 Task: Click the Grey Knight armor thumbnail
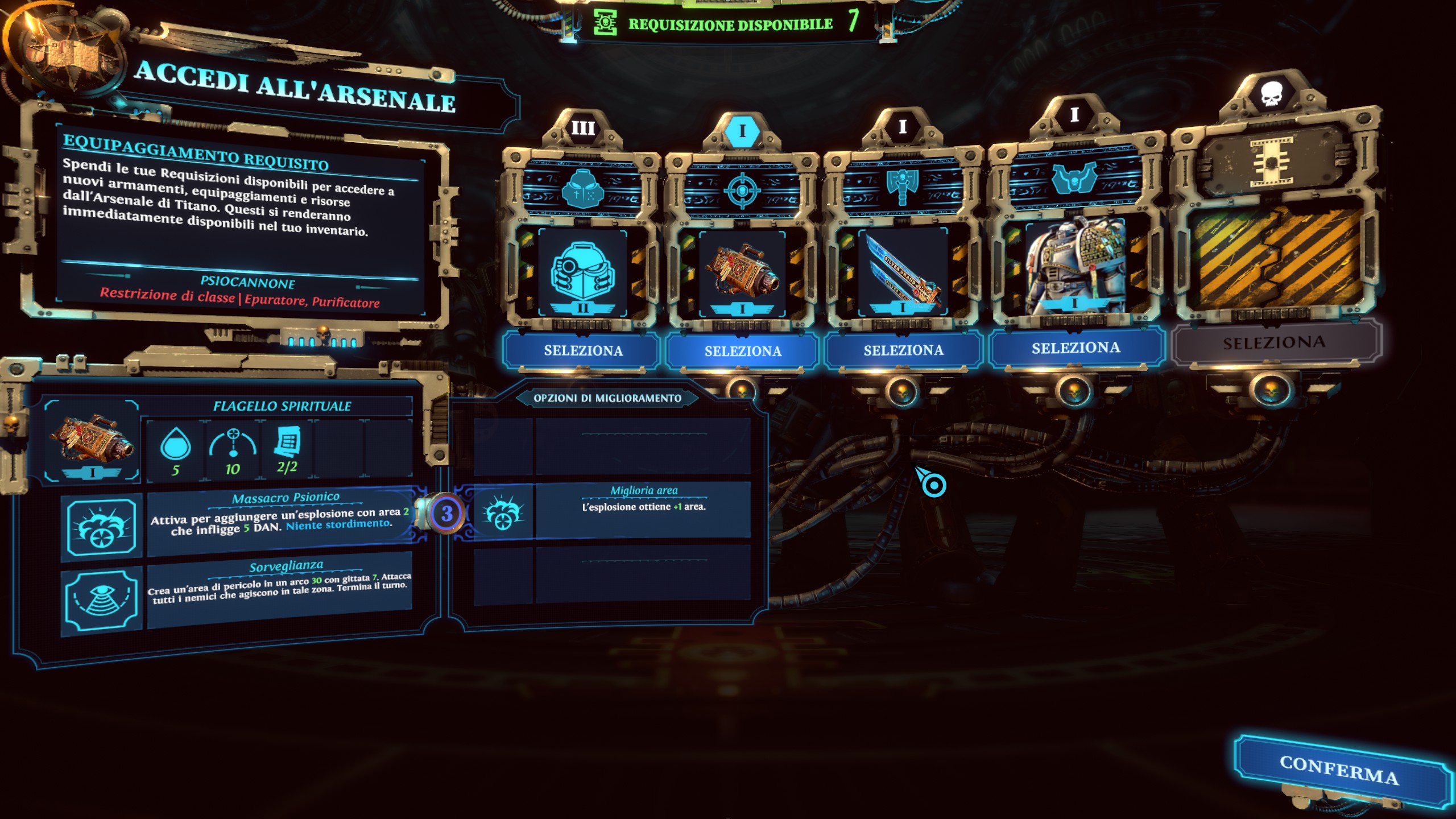click(x=1074, y=266)
